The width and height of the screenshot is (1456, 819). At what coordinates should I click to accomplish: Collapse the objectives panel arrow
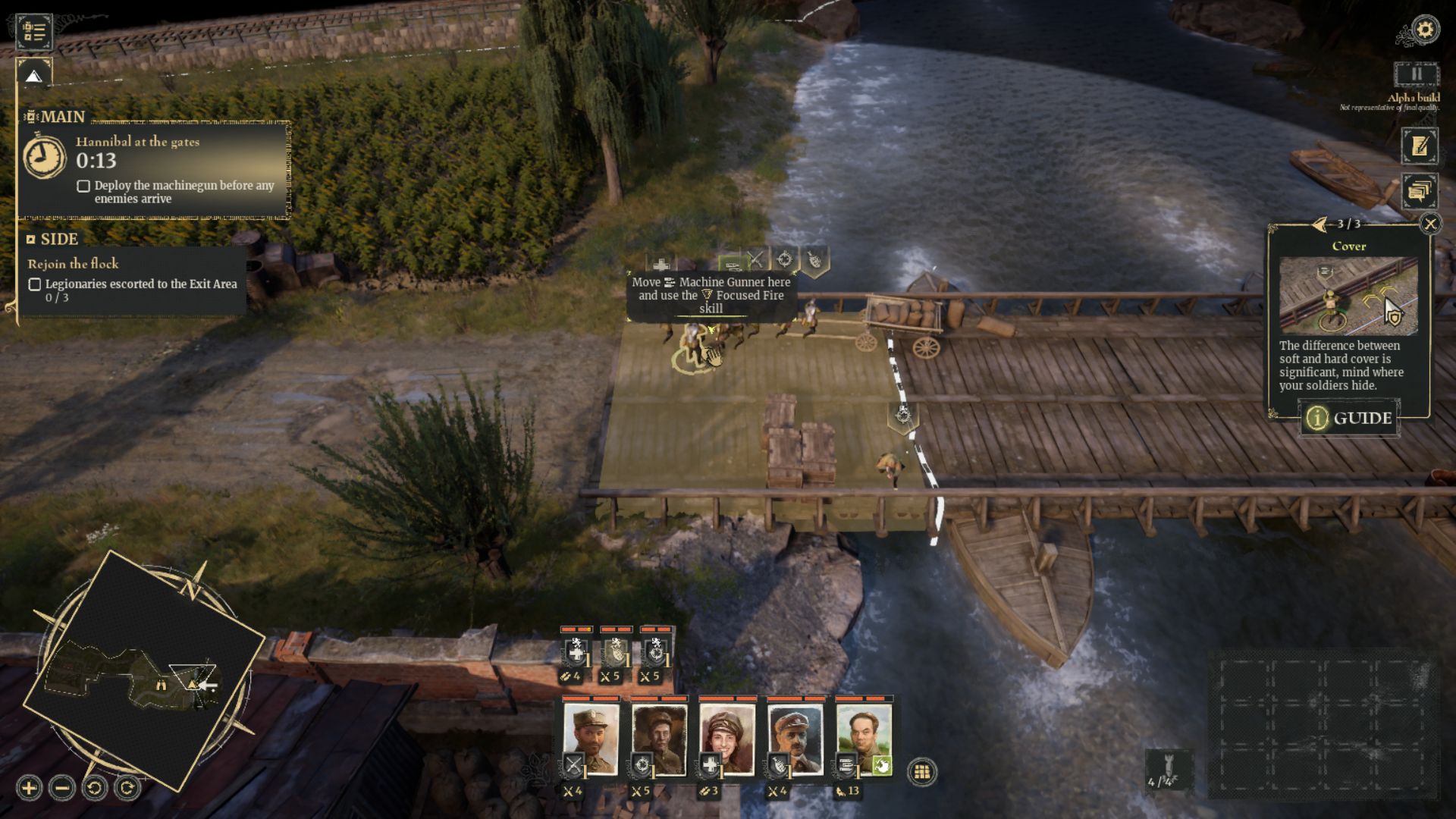33,76
